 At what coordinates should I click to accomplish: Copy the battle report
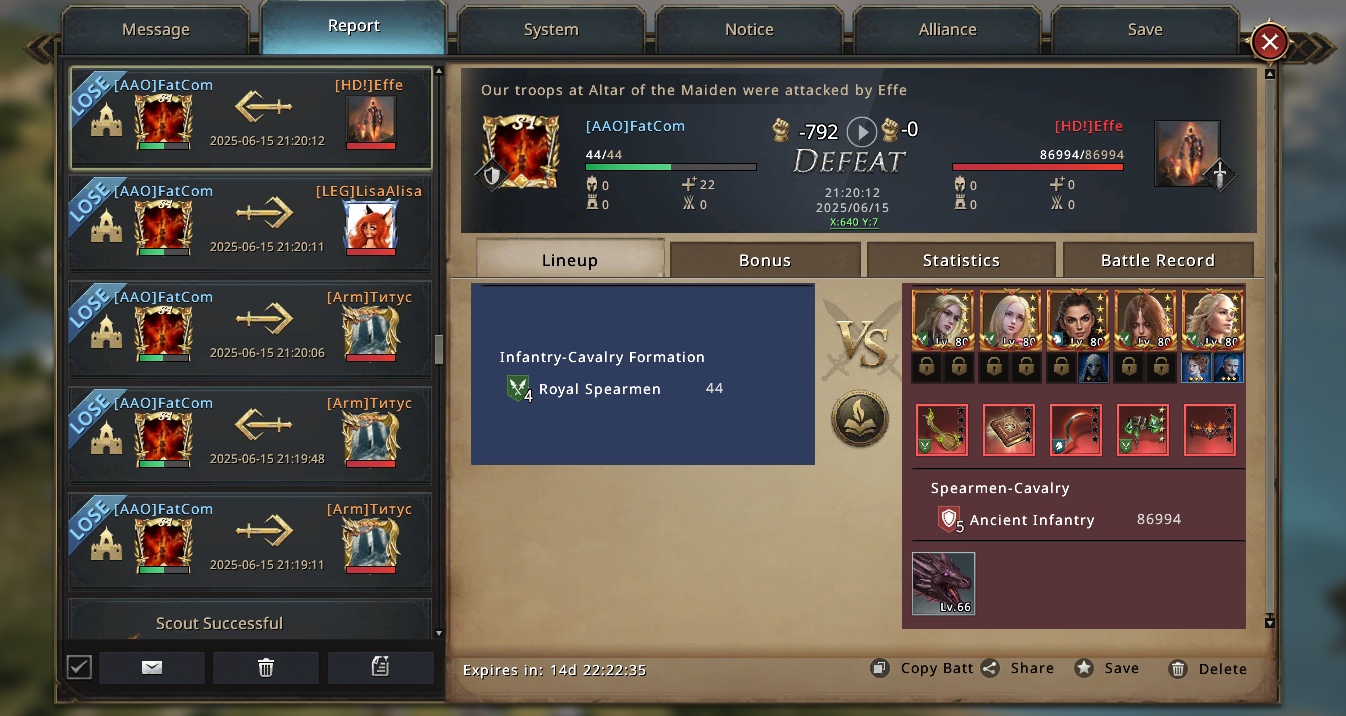click(x=922, y=668)
